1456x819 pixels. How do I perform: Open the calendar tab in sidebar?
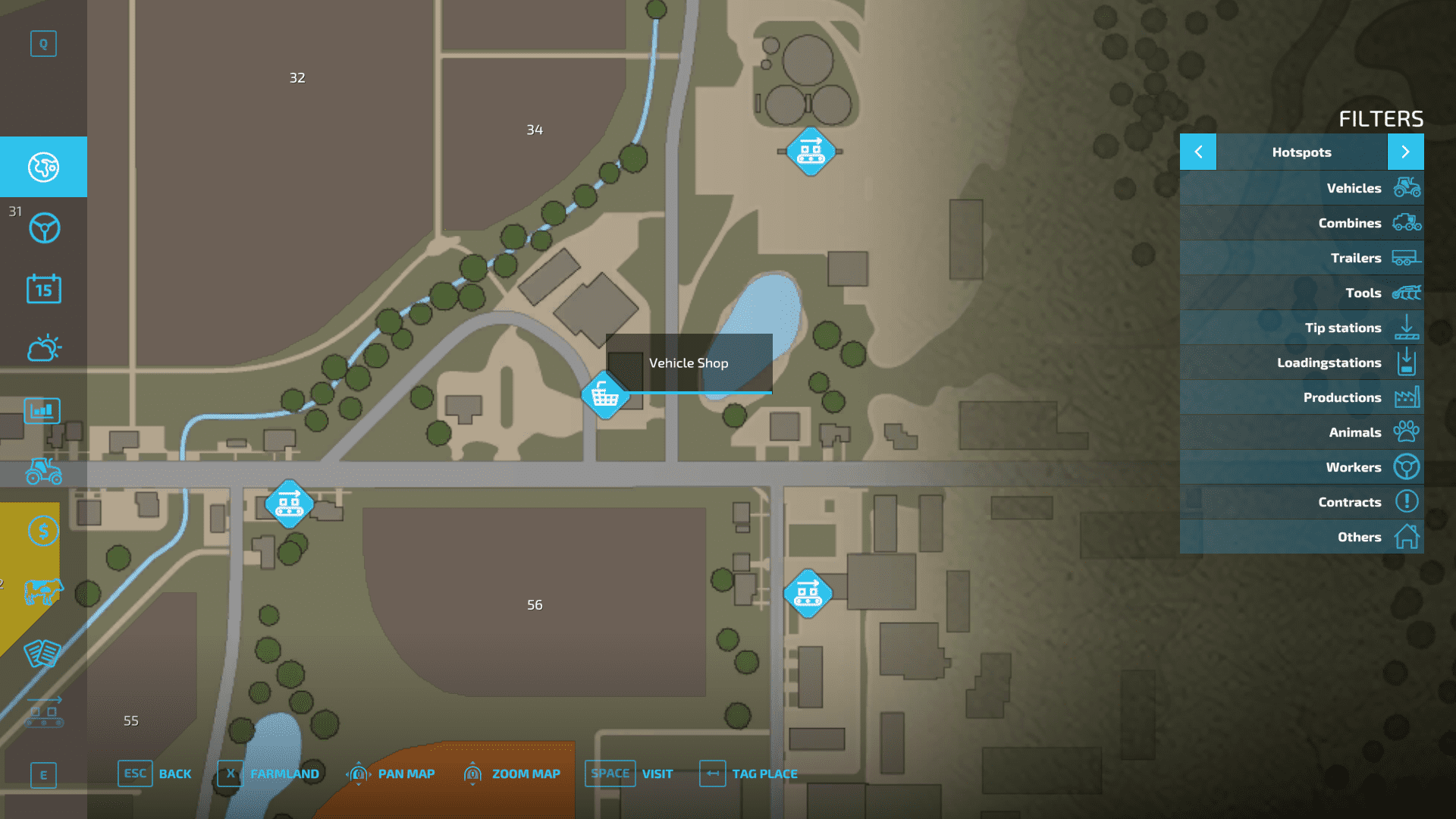tap(43, 289)
